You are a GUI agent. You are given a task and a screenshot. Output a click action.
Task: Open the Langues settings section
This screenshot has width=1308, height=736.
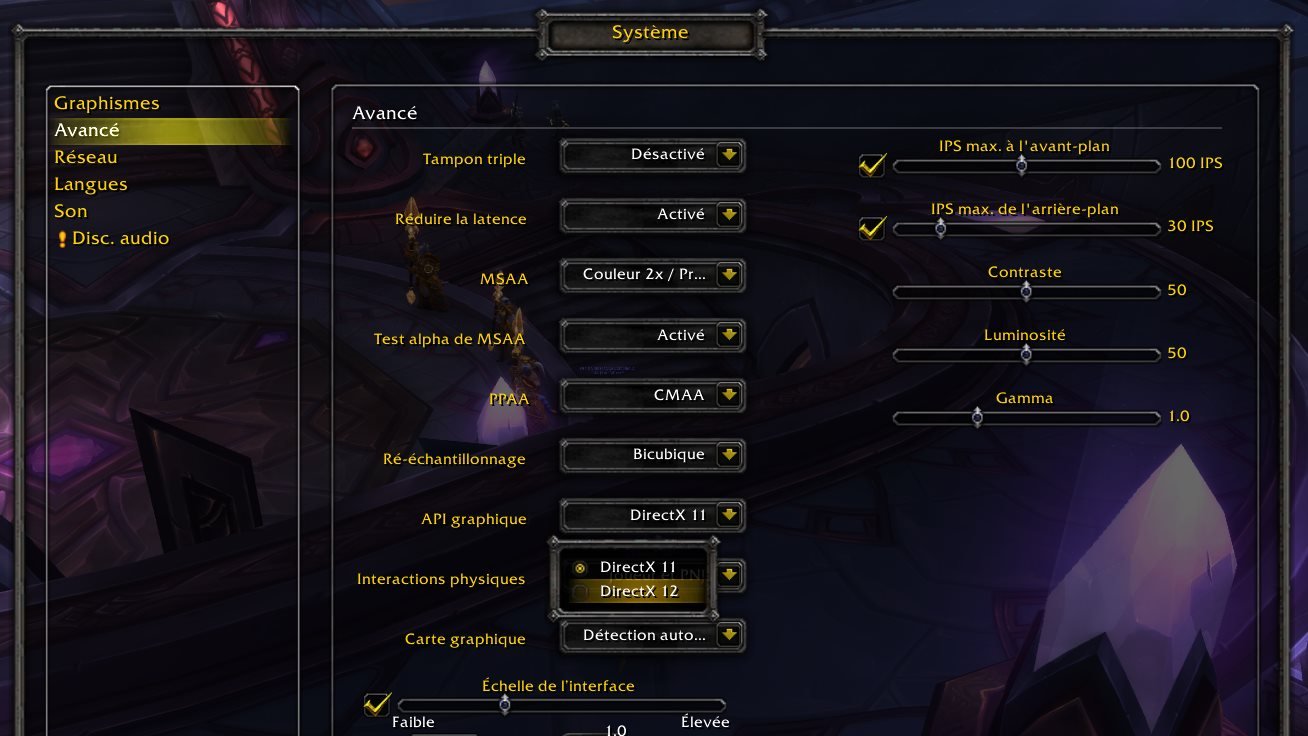point(91,184)
